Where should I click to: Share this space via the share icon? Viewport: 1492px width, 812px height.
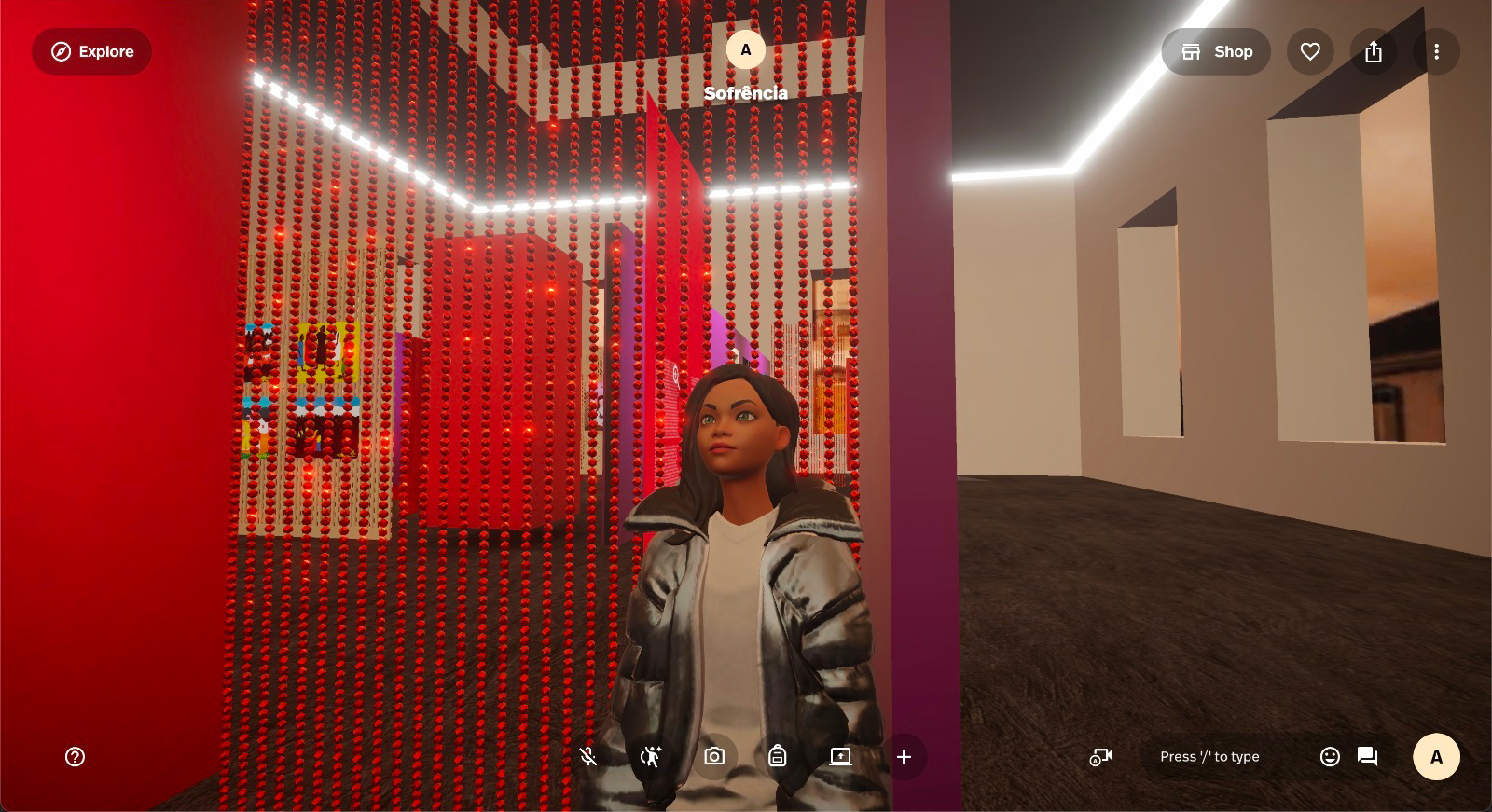pyautogui.click(x=1374, y=51)
